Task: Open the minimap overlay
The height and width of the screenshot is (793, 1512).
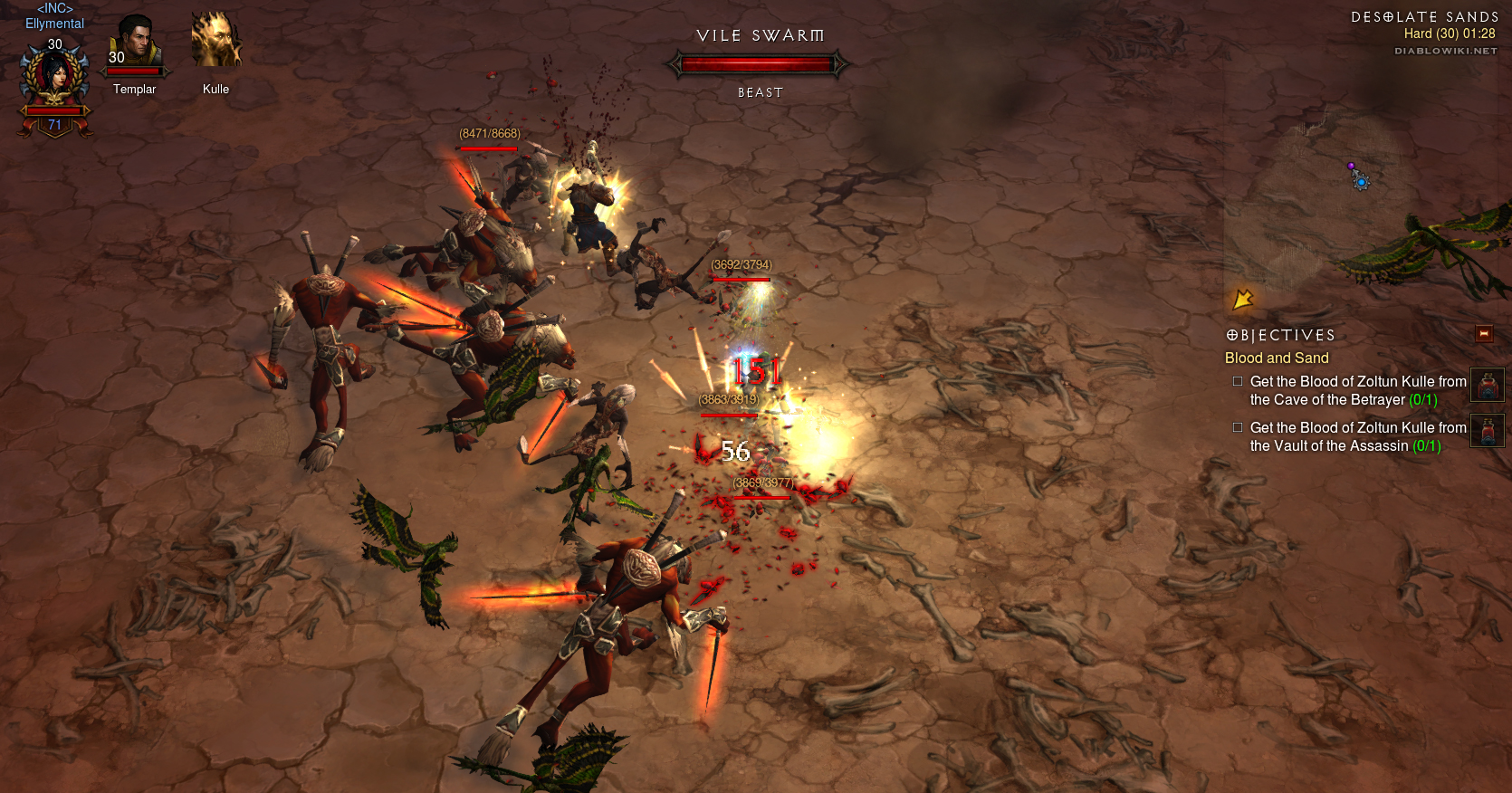Action: 1322,199
